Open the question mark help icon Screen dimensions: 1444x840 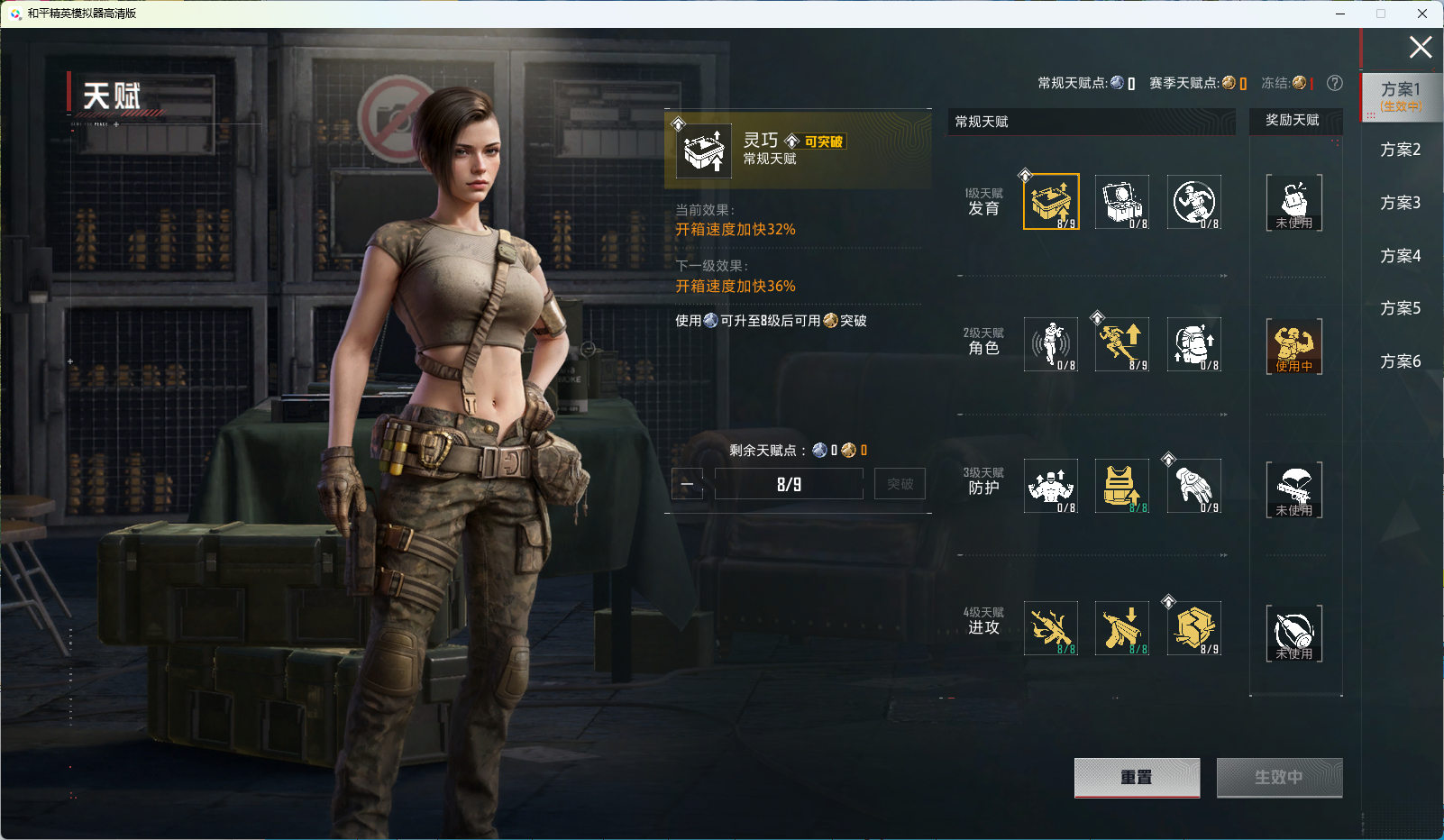pyautogui.click(x=1334, y=83)
